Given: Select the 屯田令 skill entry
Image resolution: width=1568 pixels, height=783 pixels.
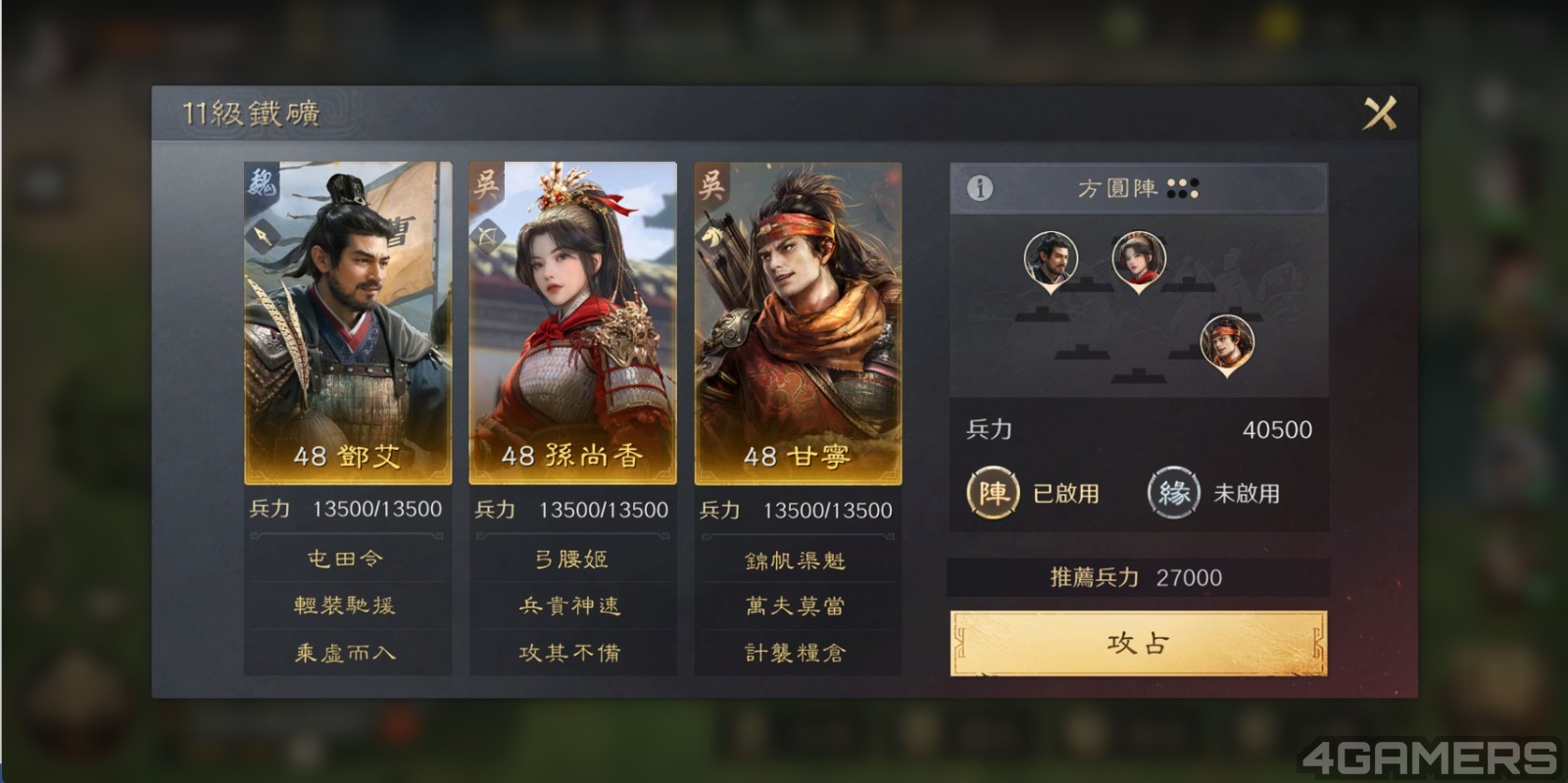Looking at the screenshot, I should [x=348, y=558].
